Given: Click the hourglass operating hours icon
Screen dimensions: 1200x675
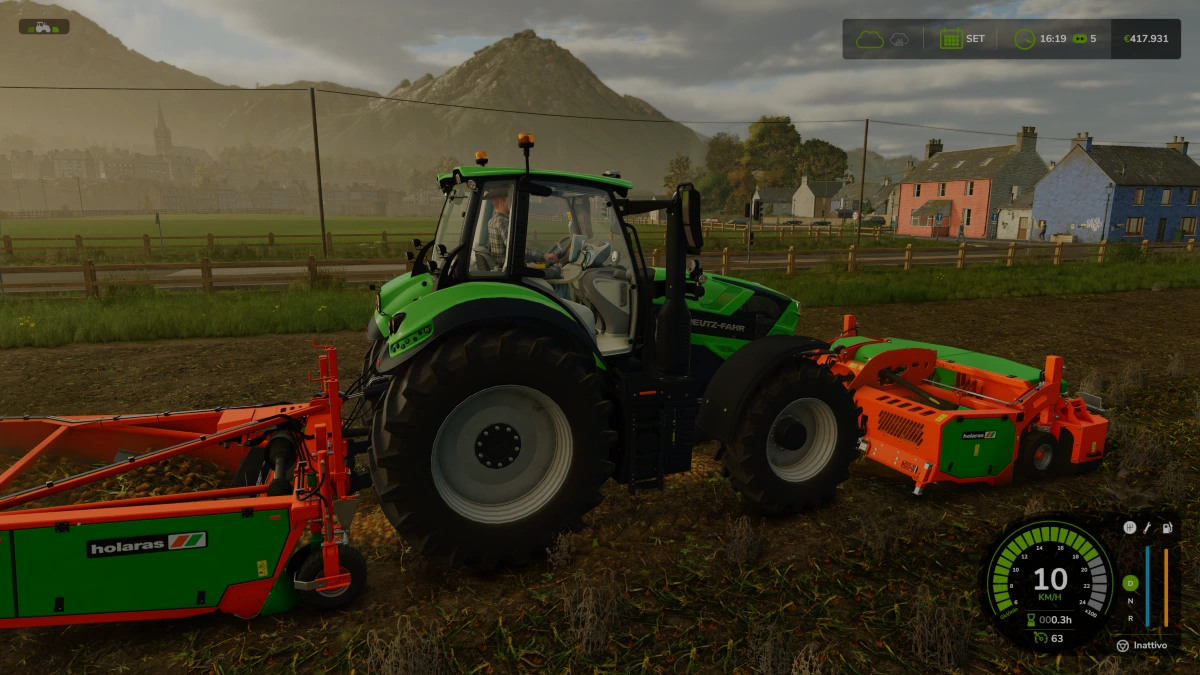Looking at the screenshot, I should 1030,620.
